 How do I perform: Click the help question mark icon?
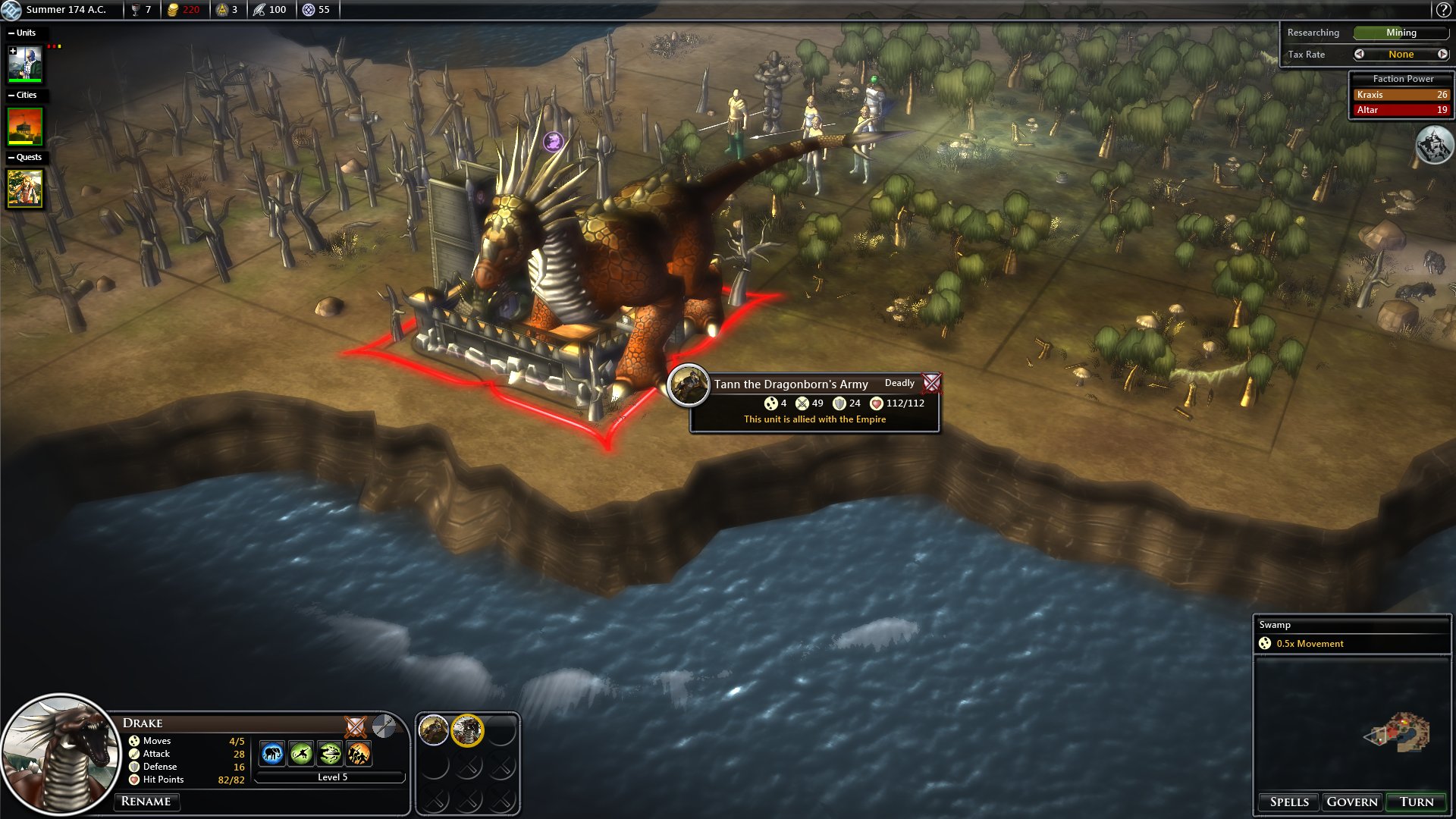coord(1442,10)
